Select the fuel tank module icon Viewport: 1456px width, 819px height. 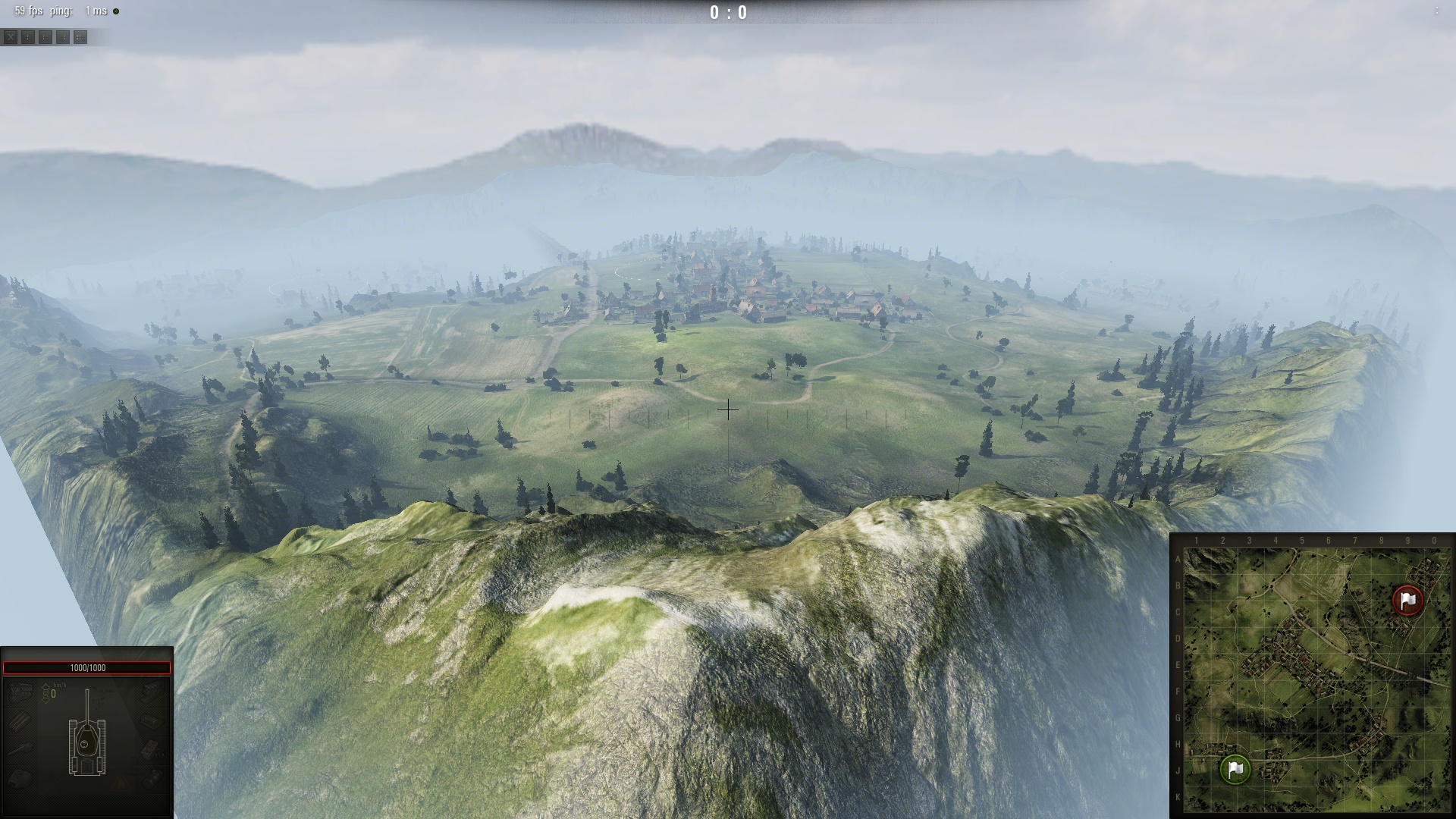coord(152,720)
